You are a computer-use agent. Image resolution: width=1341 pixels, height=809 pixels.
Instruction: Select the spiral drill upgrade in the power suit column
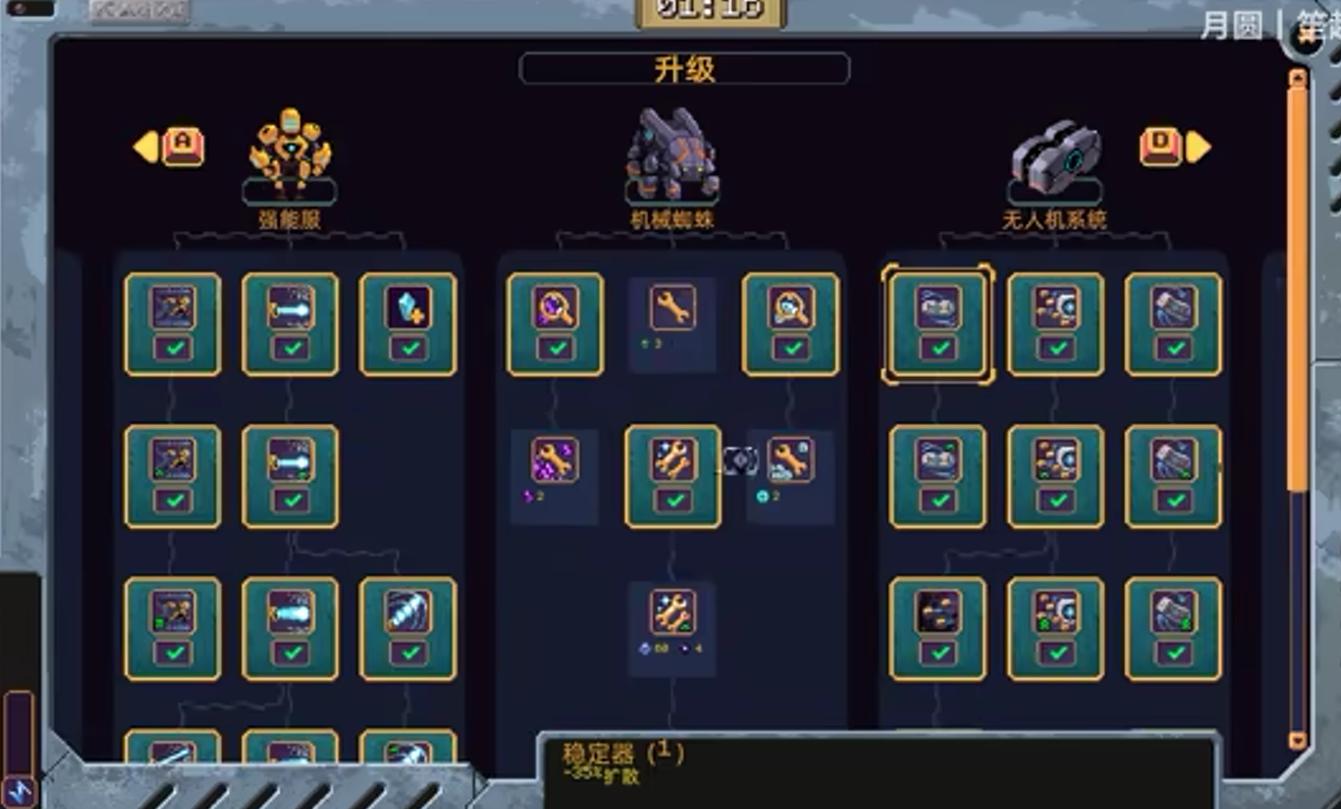[x=406, y=610]
